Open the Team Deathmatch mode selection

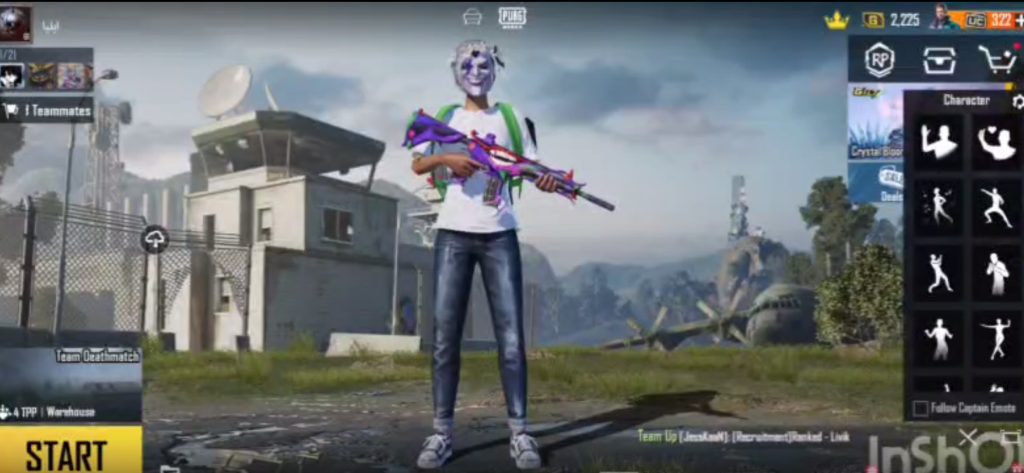70,382
